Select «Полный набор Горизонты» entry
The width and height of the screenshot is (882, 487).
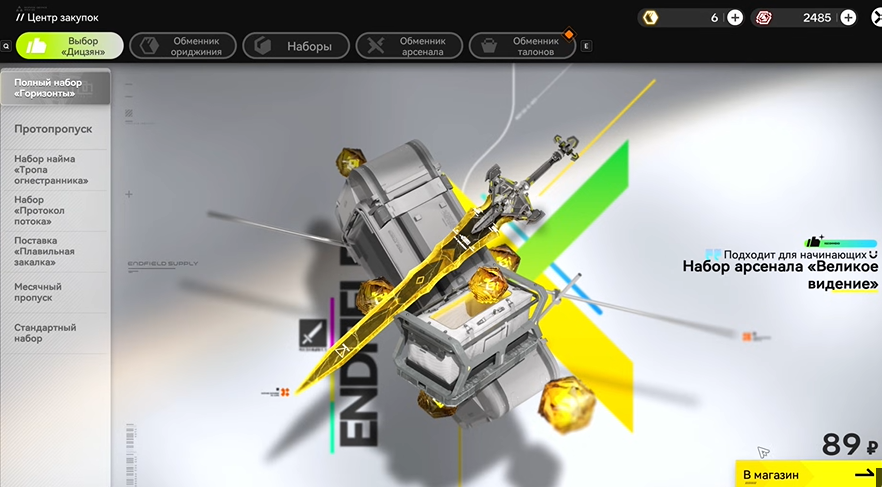(x=55, y=87)
